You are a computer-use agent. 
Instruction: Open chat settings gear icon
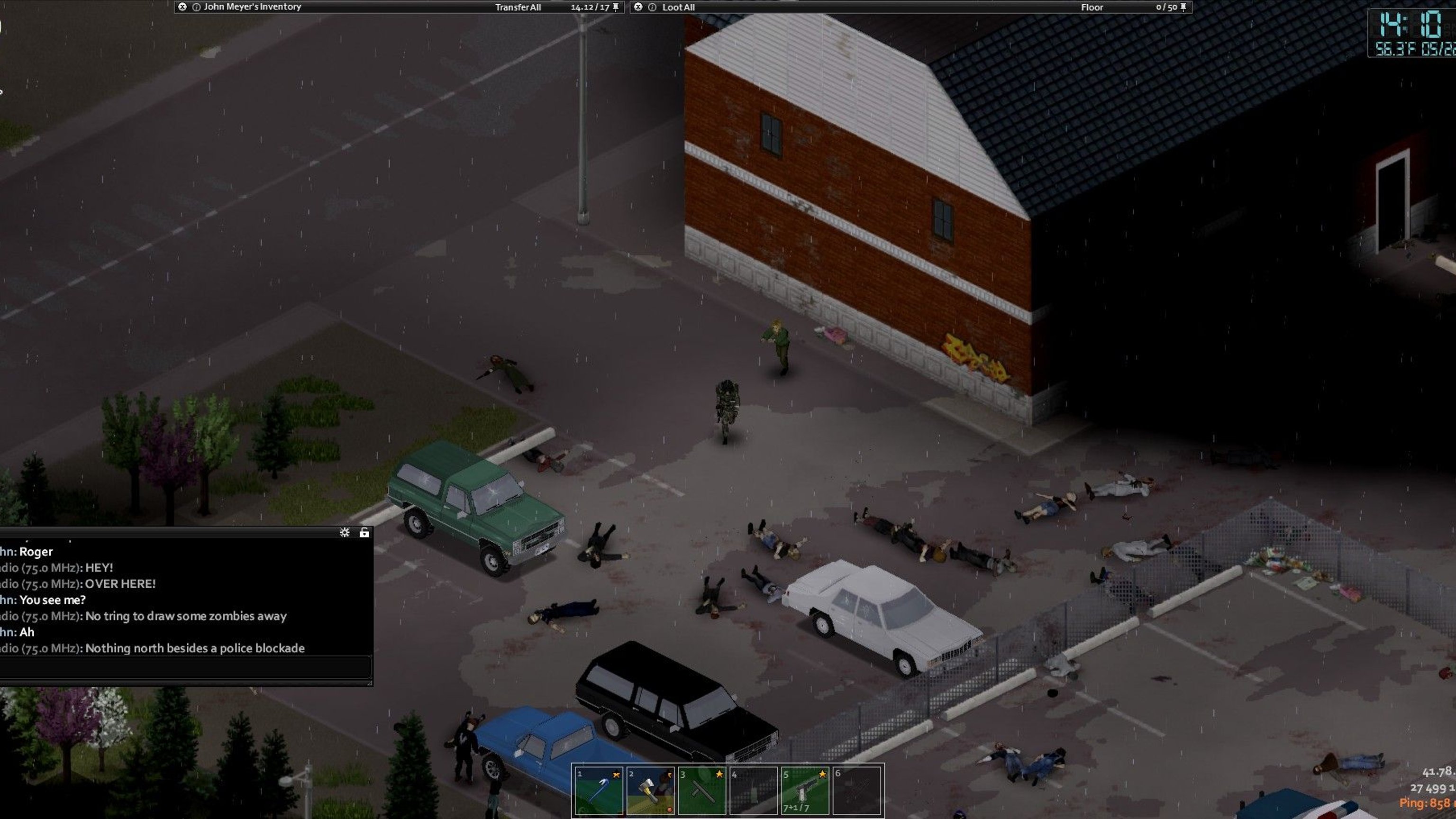click(x=344, y=532)
